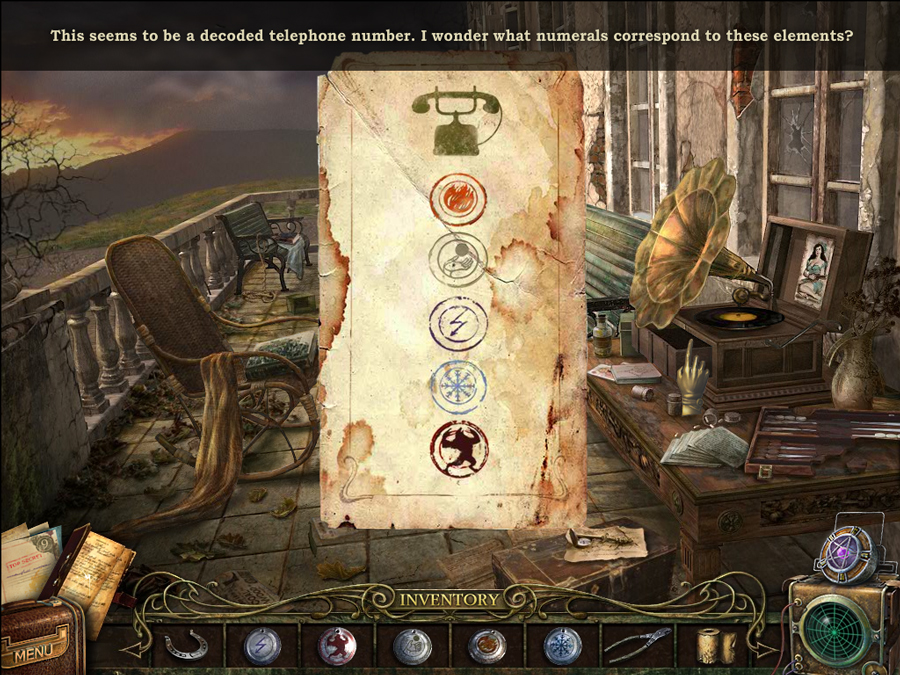Pick the blue snowflake medallion in inventory

561,646
